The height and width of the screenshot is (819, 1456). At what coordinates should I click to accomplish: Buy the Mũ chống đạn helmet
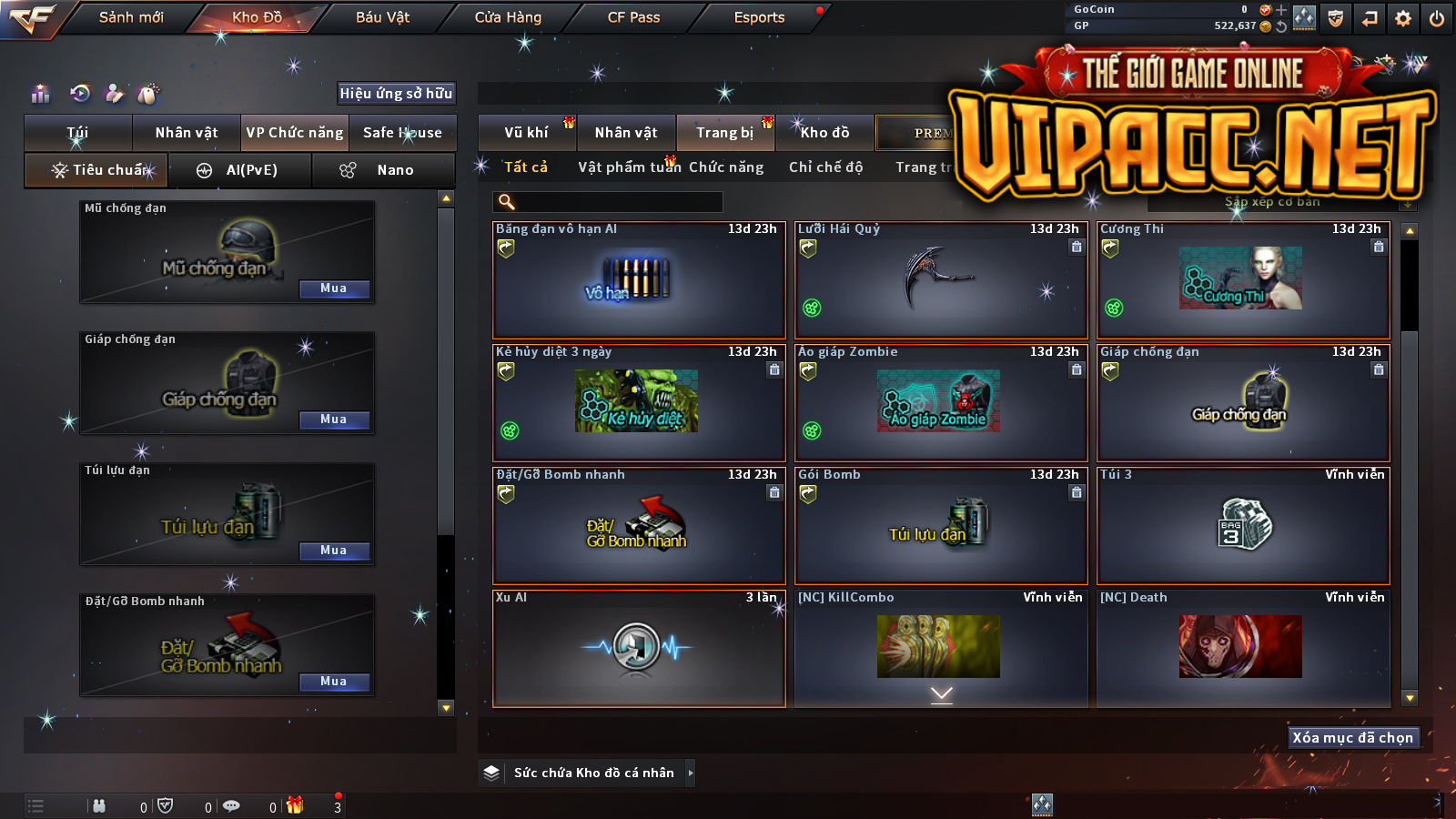point(334,288)
